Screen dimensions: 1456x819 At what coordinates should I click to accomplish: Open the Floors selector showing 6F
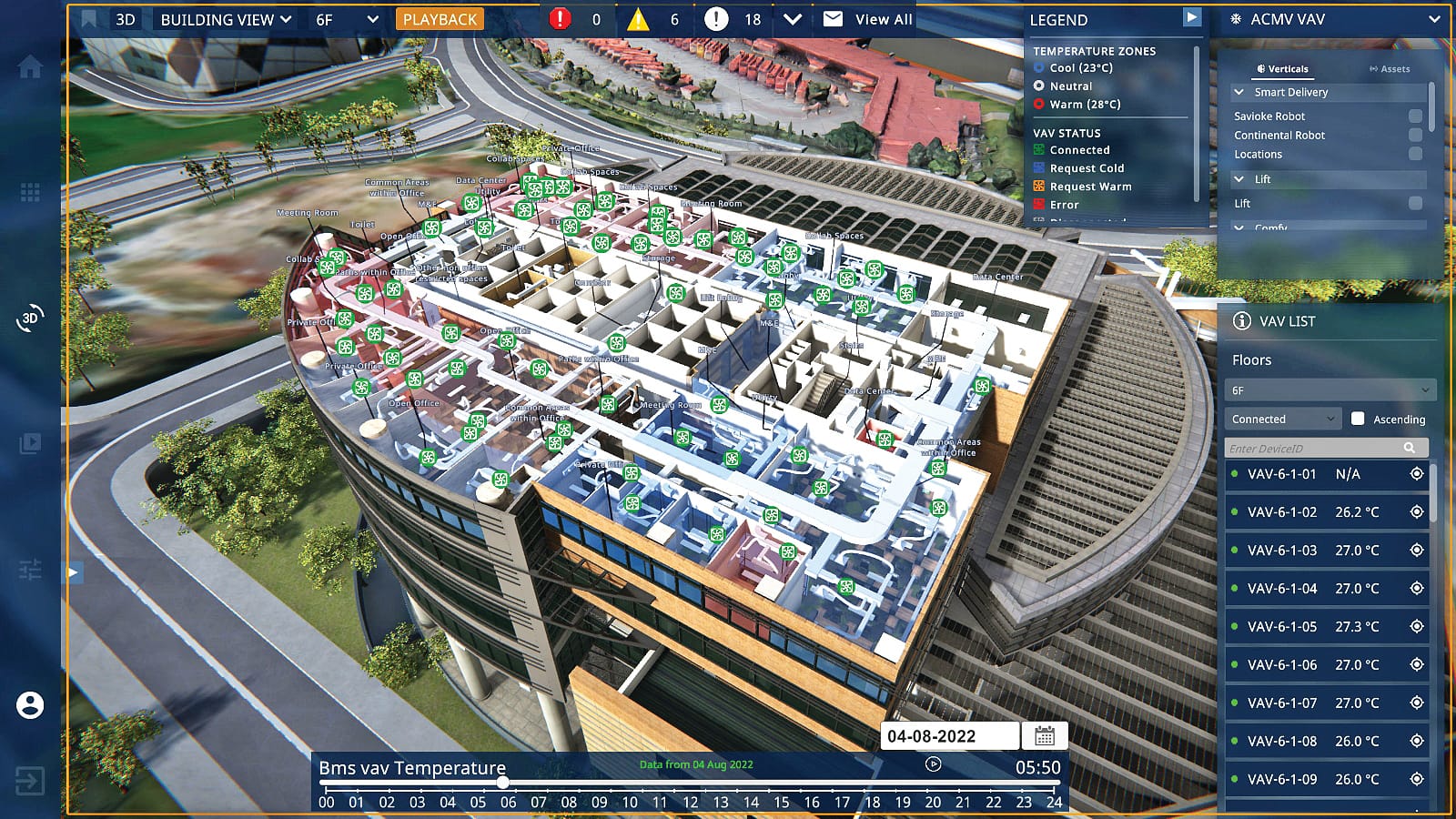(x=1330, y=389)
